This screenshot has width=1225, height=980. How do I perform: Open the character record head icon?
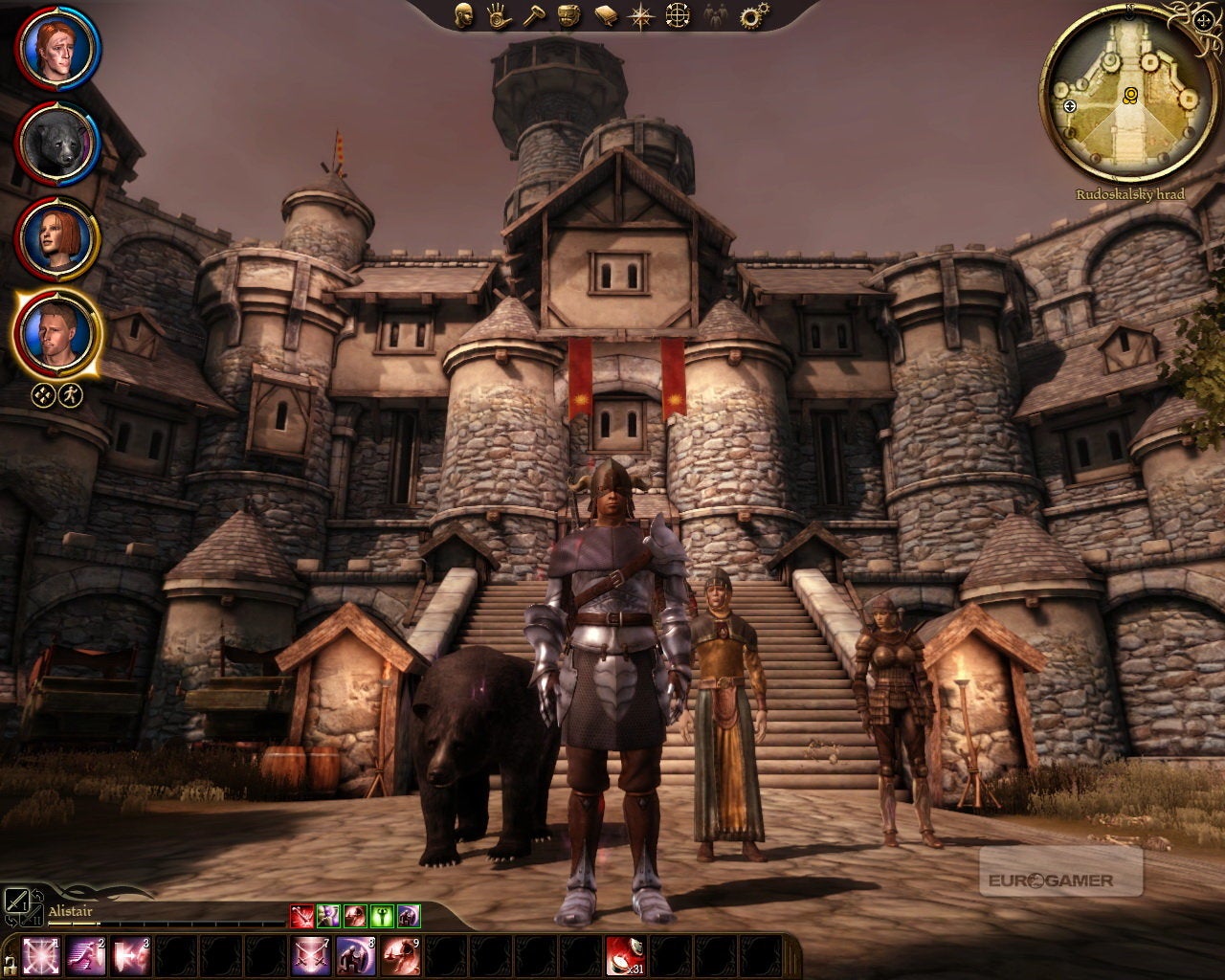(x=463, y=14)
